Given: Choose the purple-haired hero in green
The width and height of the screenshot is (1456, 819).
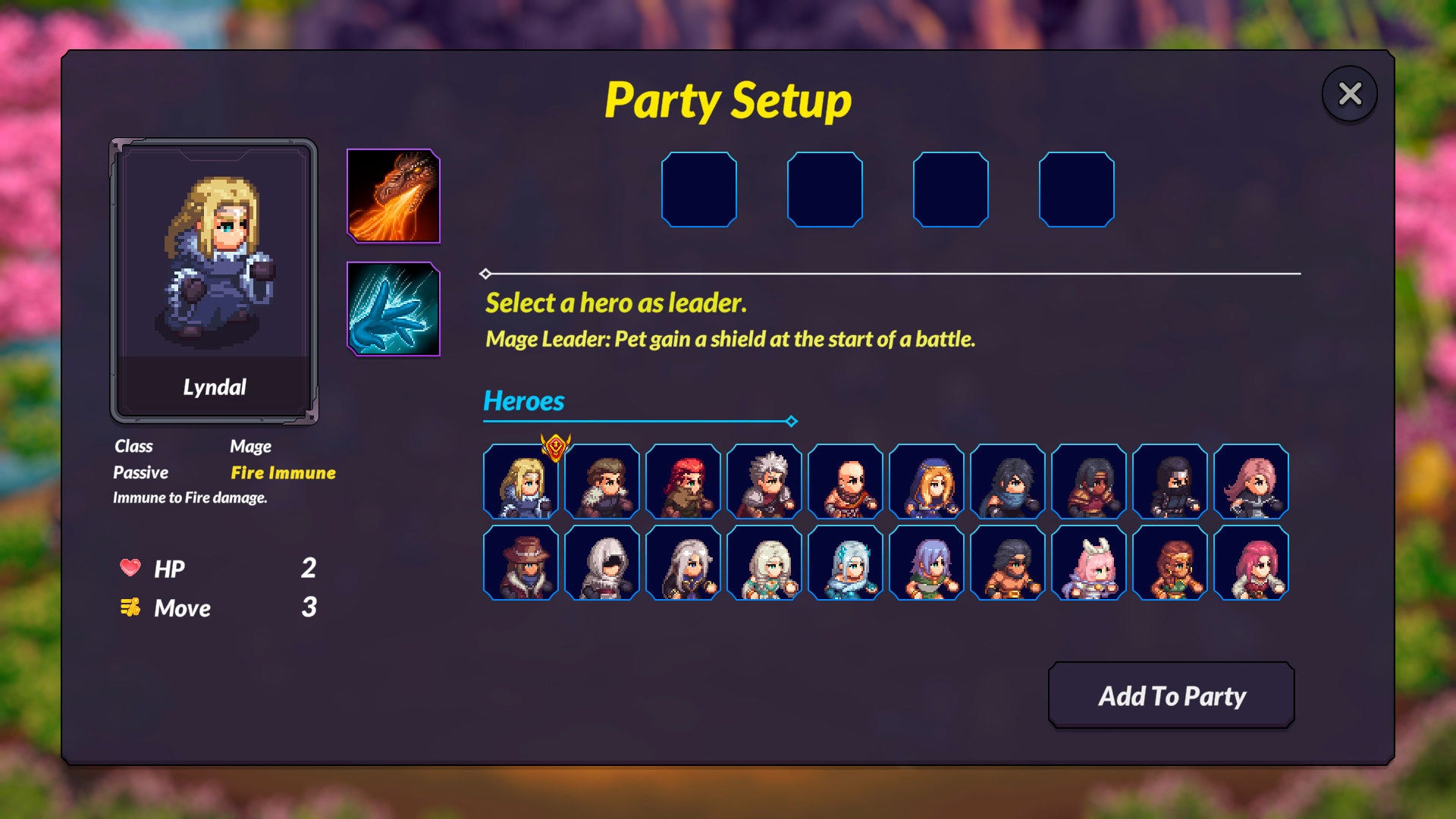Looking at the screenshot, I should [x=927, y=563].
